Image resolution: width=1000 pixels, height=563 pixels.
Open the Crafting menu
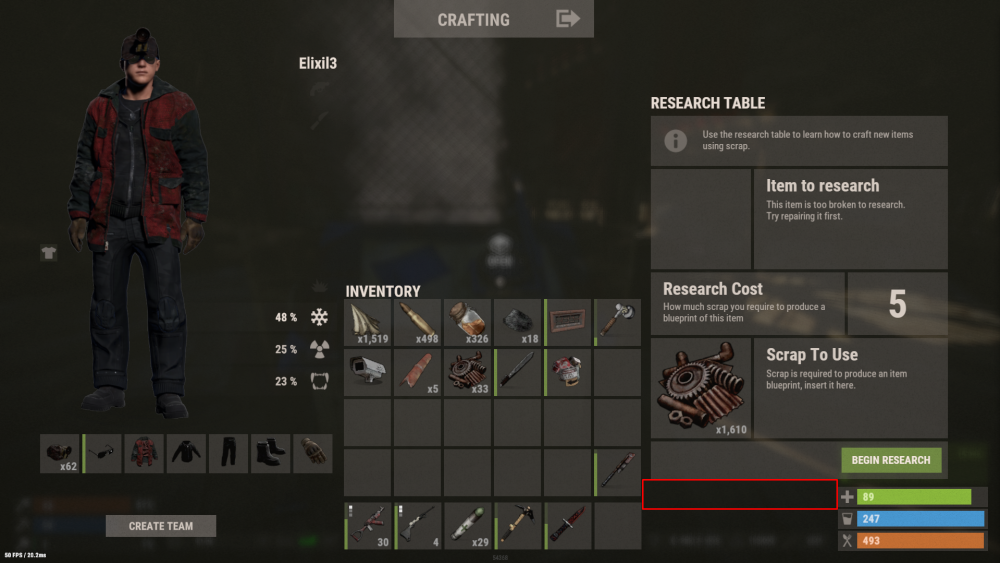pyautogui.click(x=493, y=19)
